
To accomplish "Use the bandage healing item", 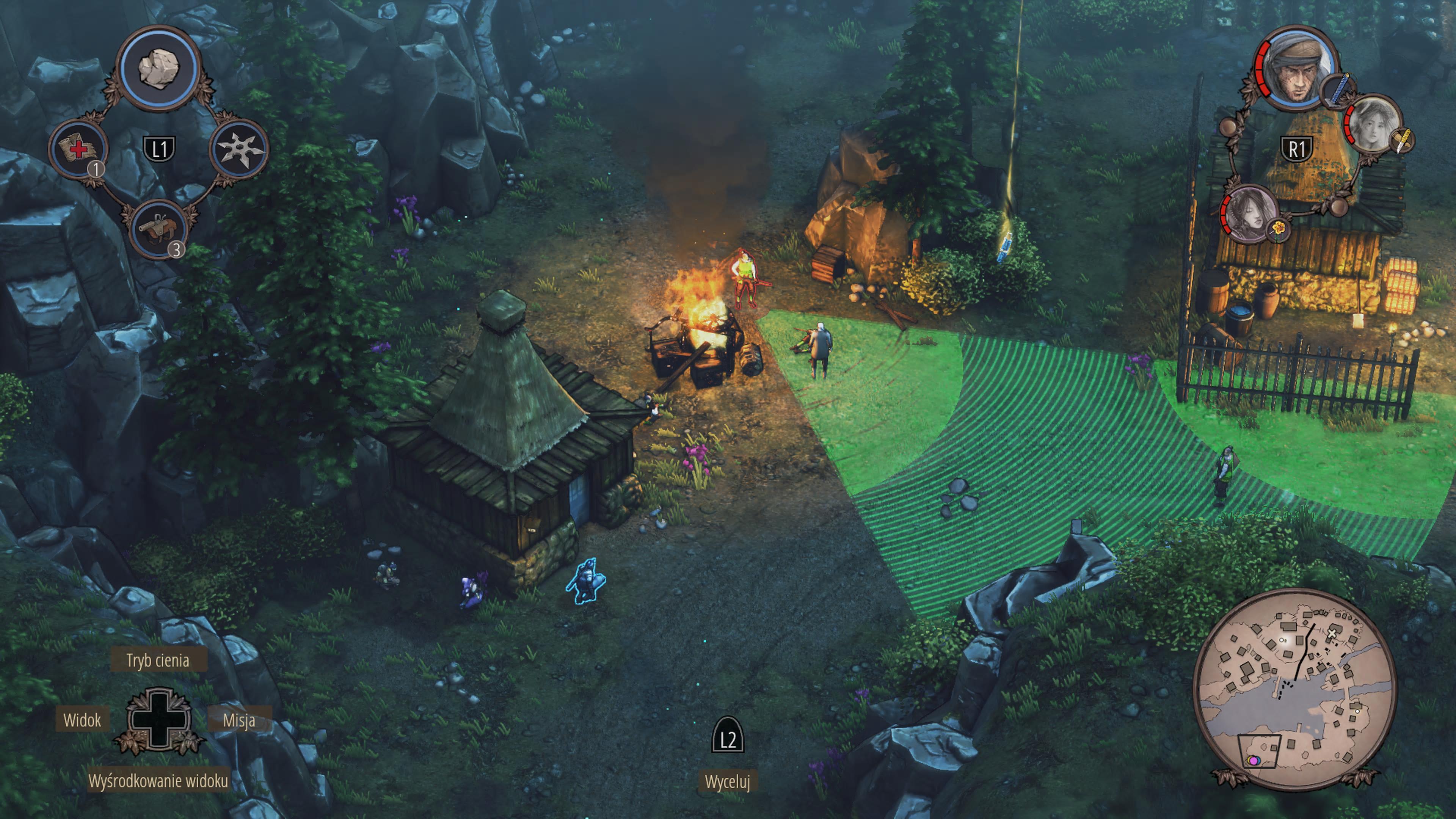I will tap(78, 149).
